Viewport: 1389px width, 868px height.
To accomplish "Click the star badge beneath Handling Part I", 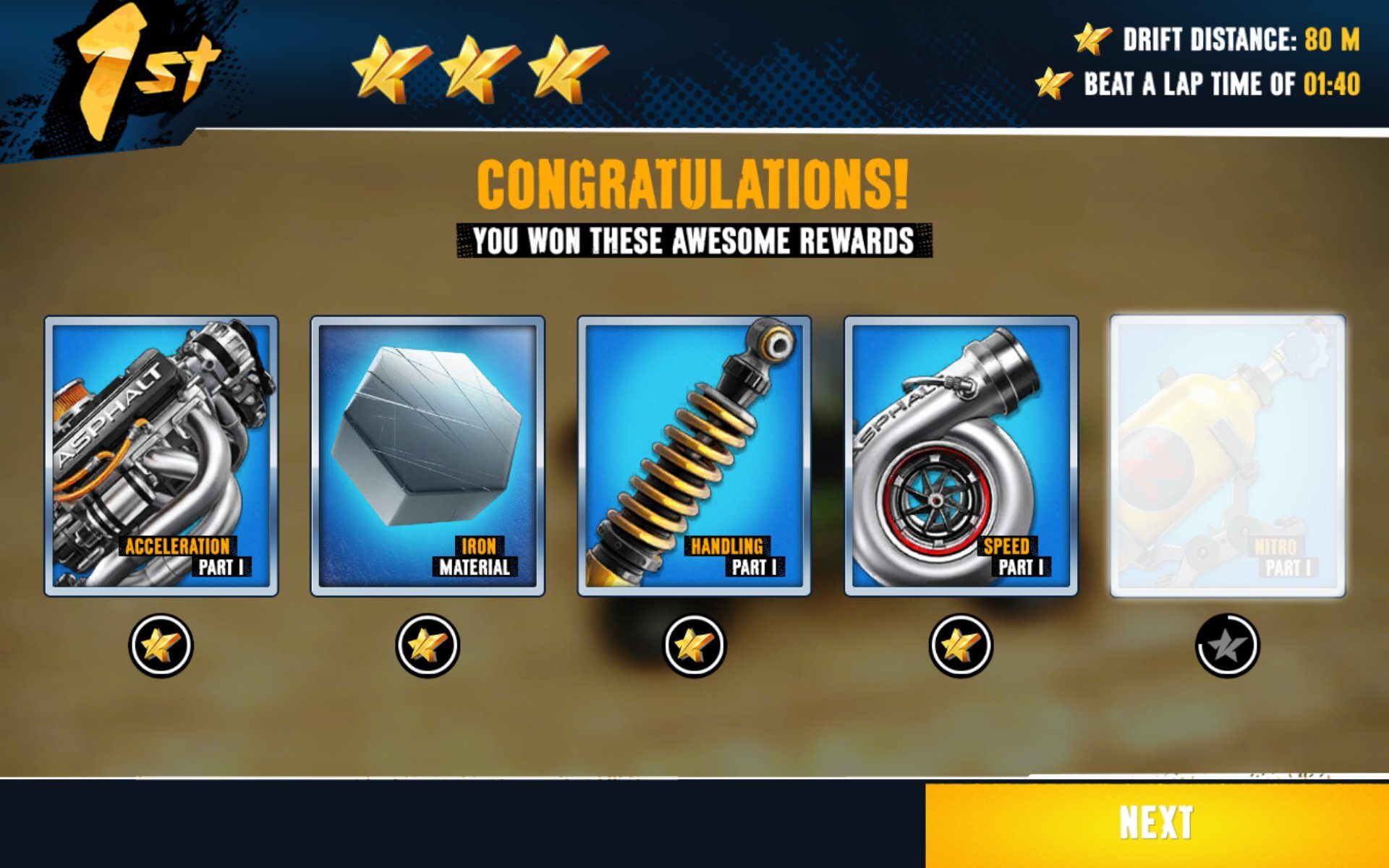I will 693,646.
